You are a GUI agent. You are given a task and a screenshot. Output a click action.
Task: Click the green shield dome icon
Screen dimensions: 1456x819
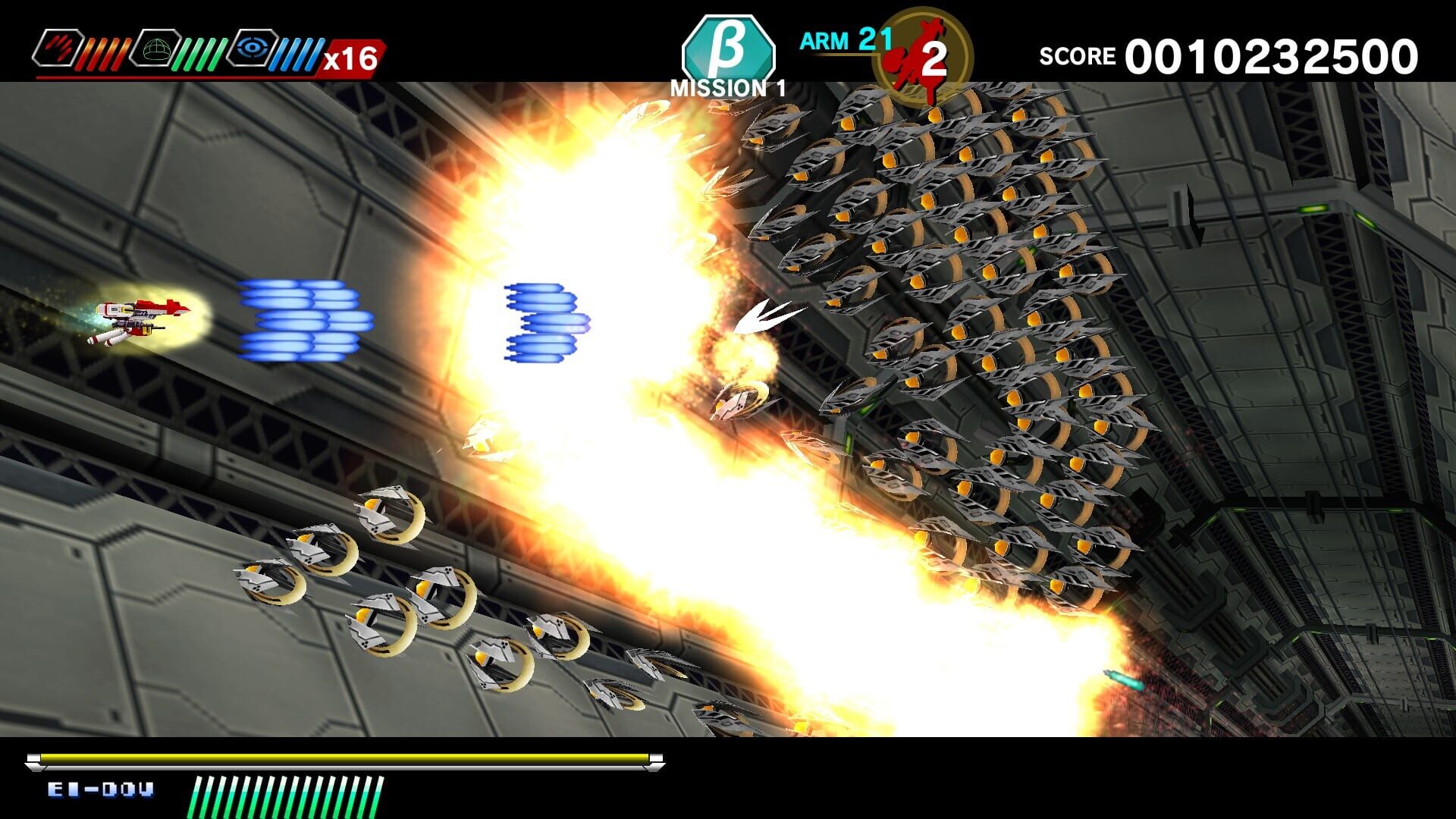tap(155, 47)
